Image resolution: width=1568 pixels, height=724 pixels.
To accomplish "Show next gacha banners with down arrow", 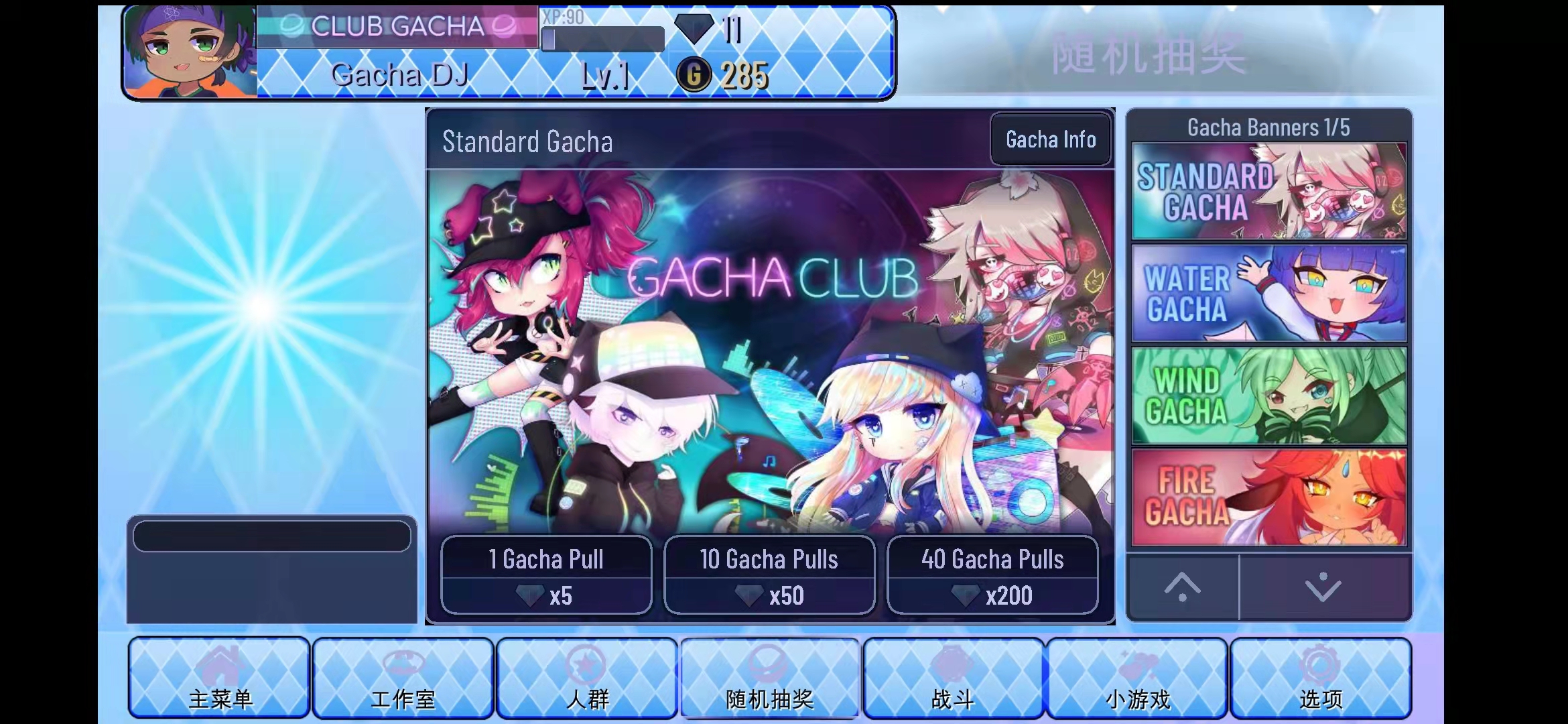I will [x=1324, y=588].
